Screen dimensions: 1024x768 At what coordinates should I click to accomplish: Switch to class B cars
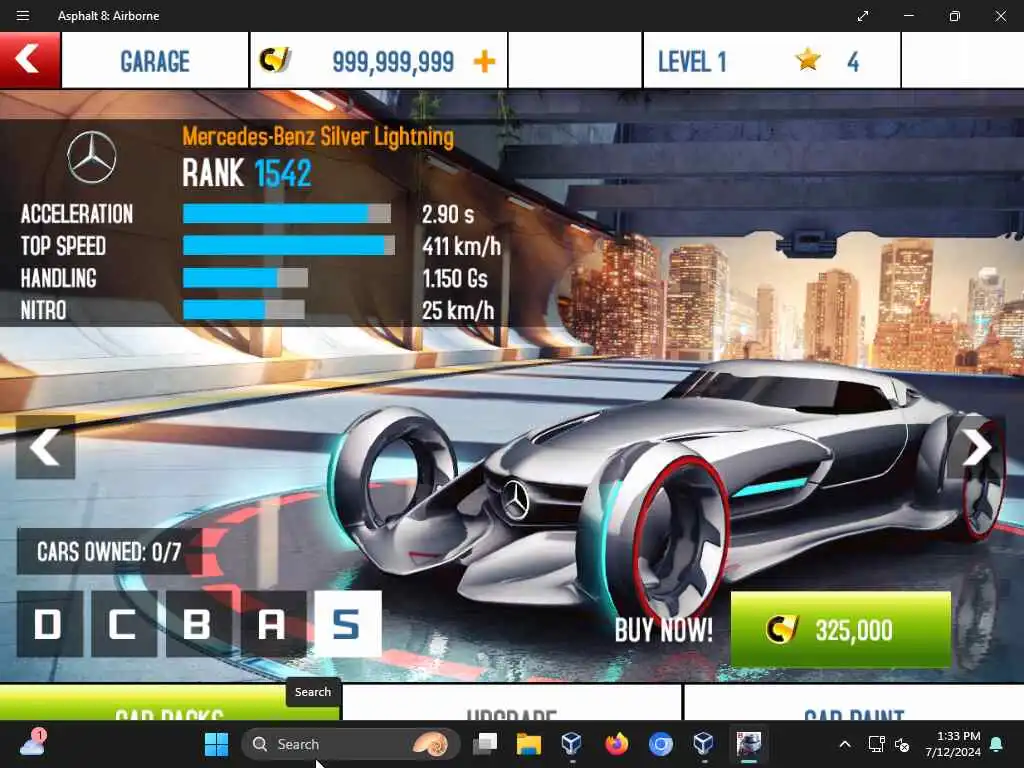click(198, 624)
